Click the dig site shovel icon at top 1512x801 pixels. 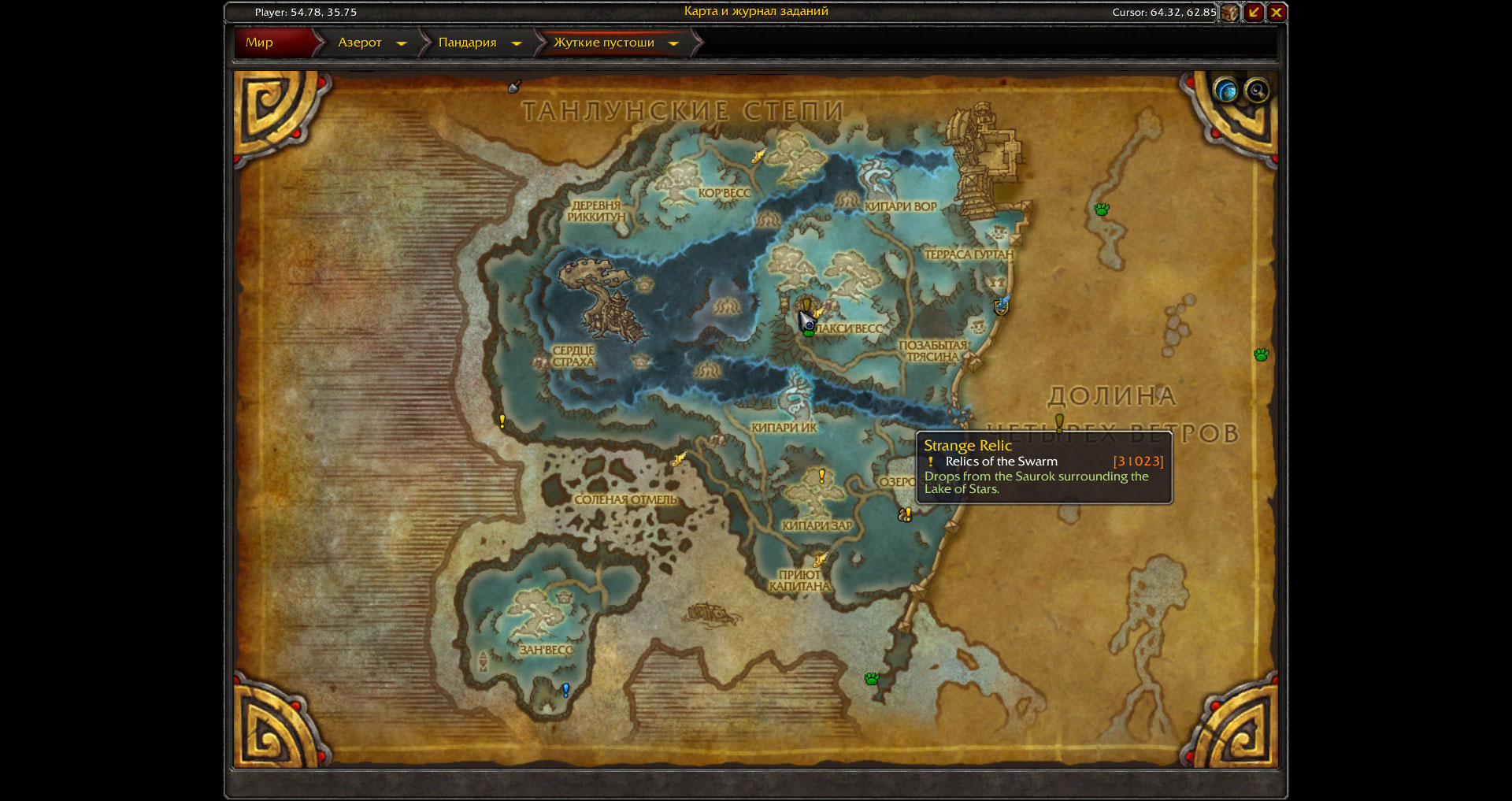(515, 87)
